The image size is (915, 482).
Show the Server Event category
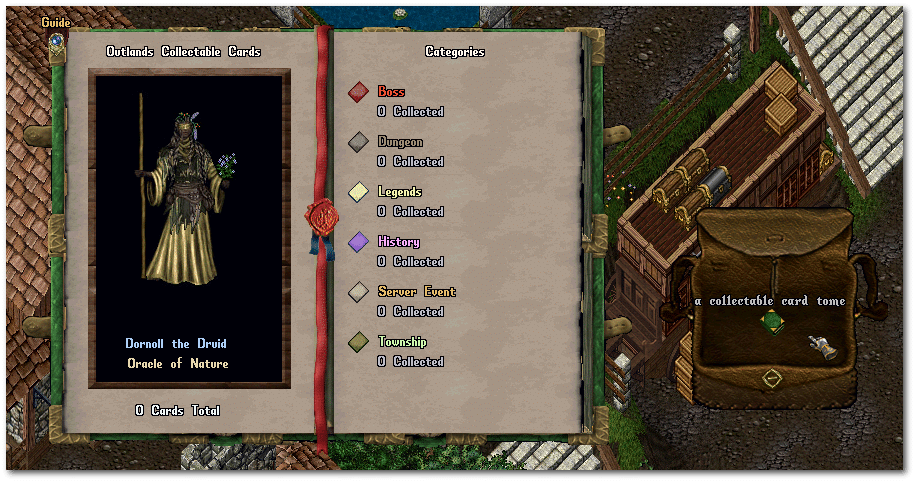pos(359,292)
